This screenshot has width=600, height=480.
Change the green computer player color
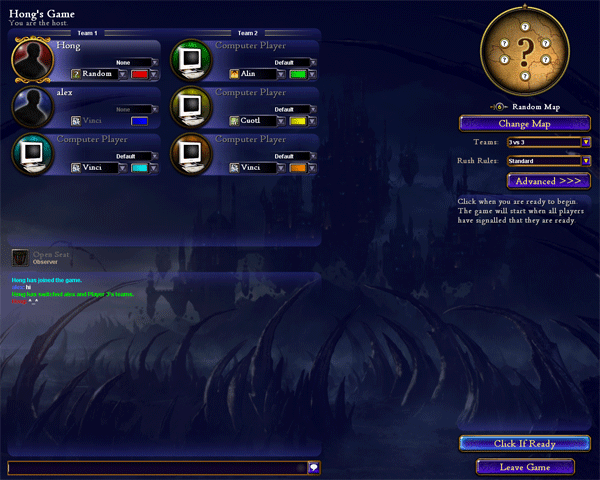coord(298,74)
